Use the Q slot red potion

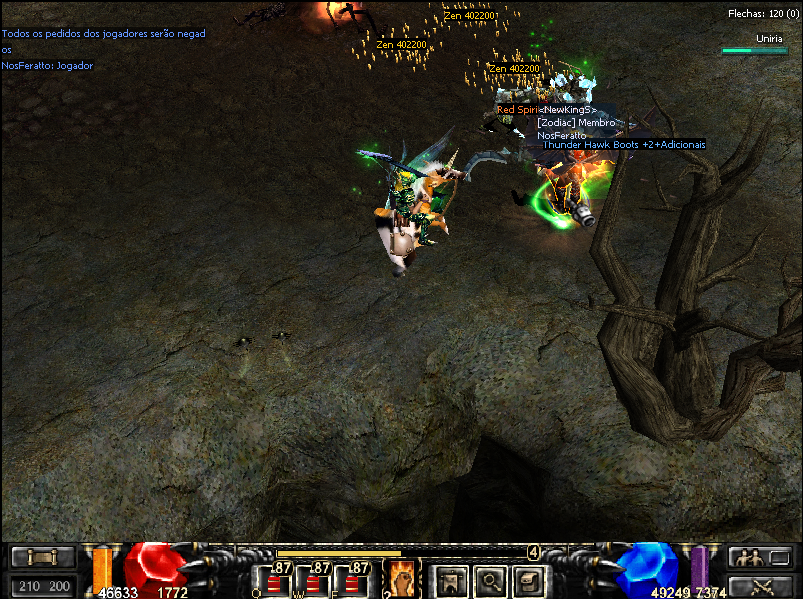(x=272, y=581)
